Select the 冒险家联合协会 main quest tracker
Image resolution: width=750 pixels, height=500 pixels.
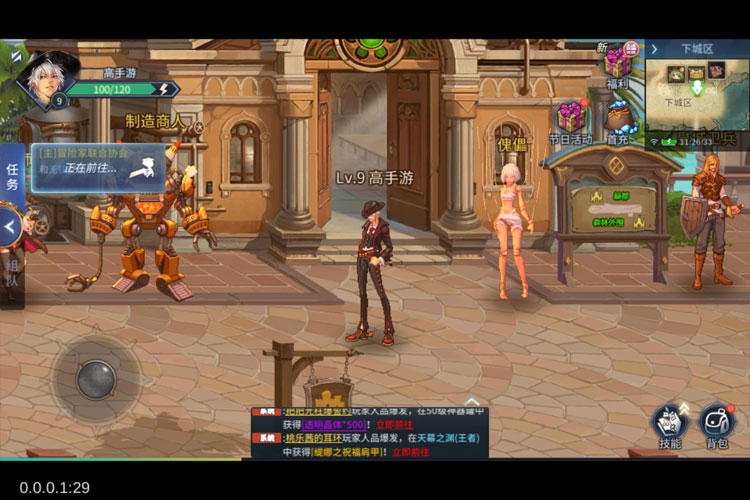tap(97, 161)
